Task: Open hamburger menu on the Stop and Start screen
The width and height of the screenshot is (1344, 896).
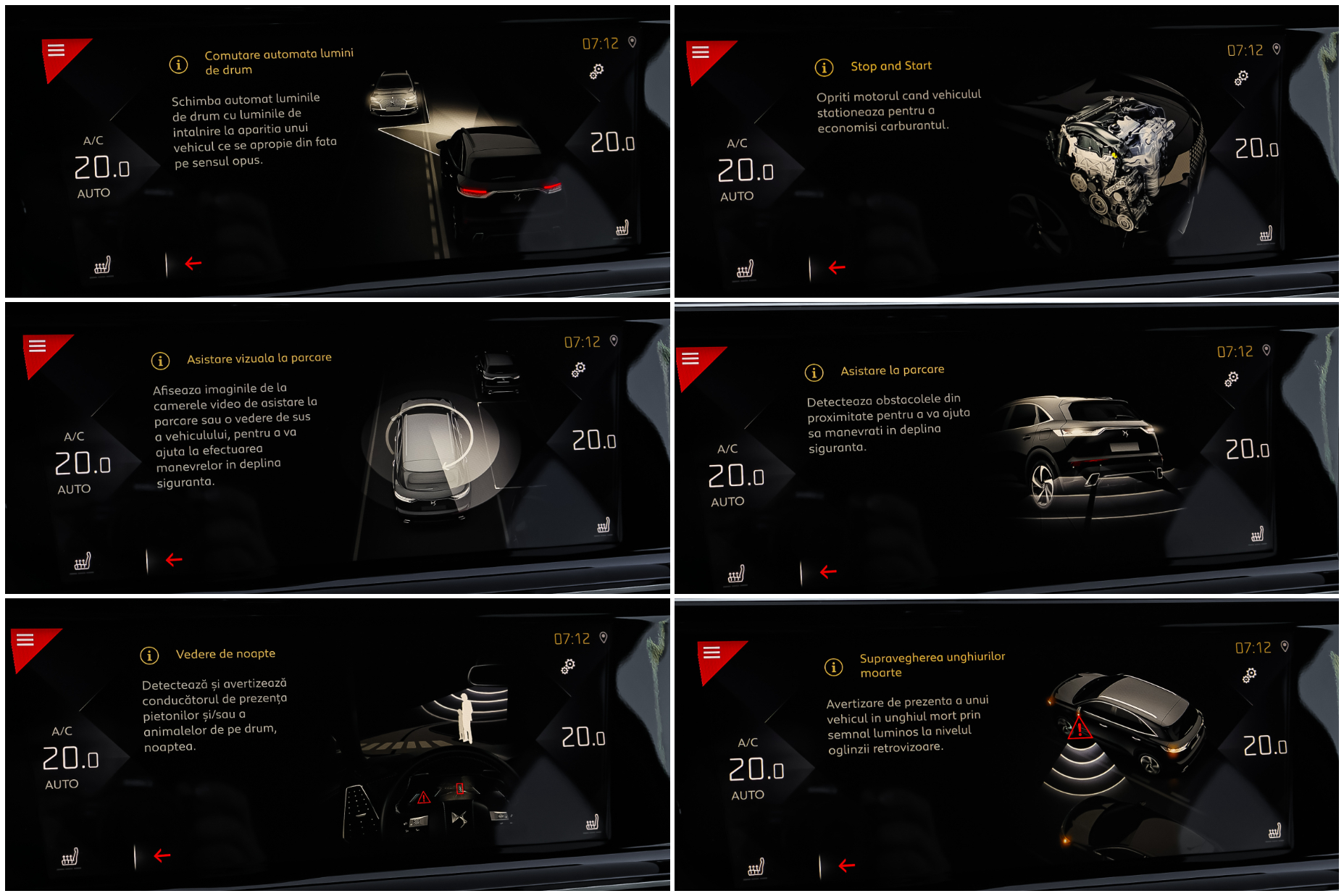Action: point(701,52)
